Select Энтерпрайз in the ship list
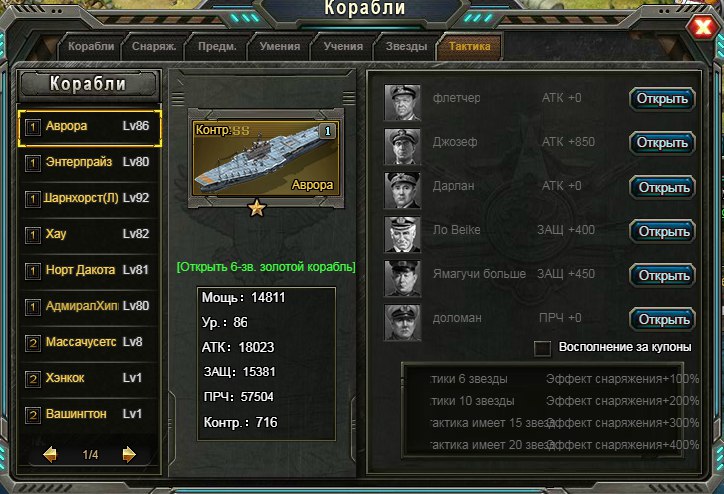The image size is (724, 494). click(x=90, y=162)
